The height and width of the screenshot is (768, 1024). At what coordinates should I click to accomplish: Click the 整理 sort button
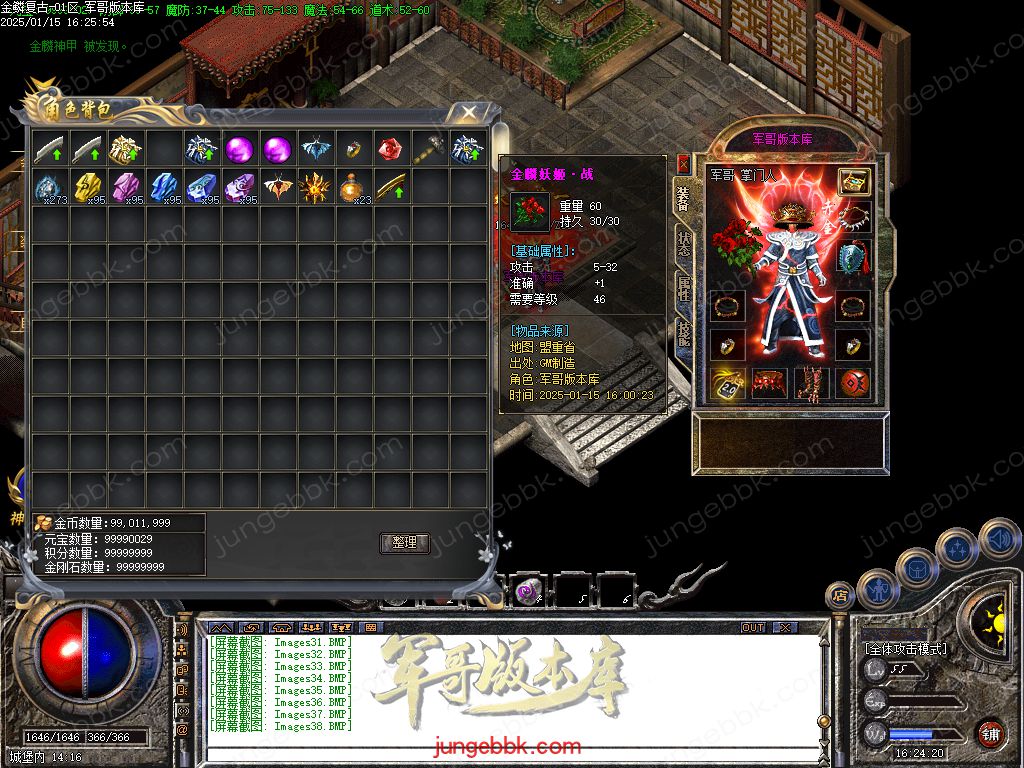click(404, 543)
